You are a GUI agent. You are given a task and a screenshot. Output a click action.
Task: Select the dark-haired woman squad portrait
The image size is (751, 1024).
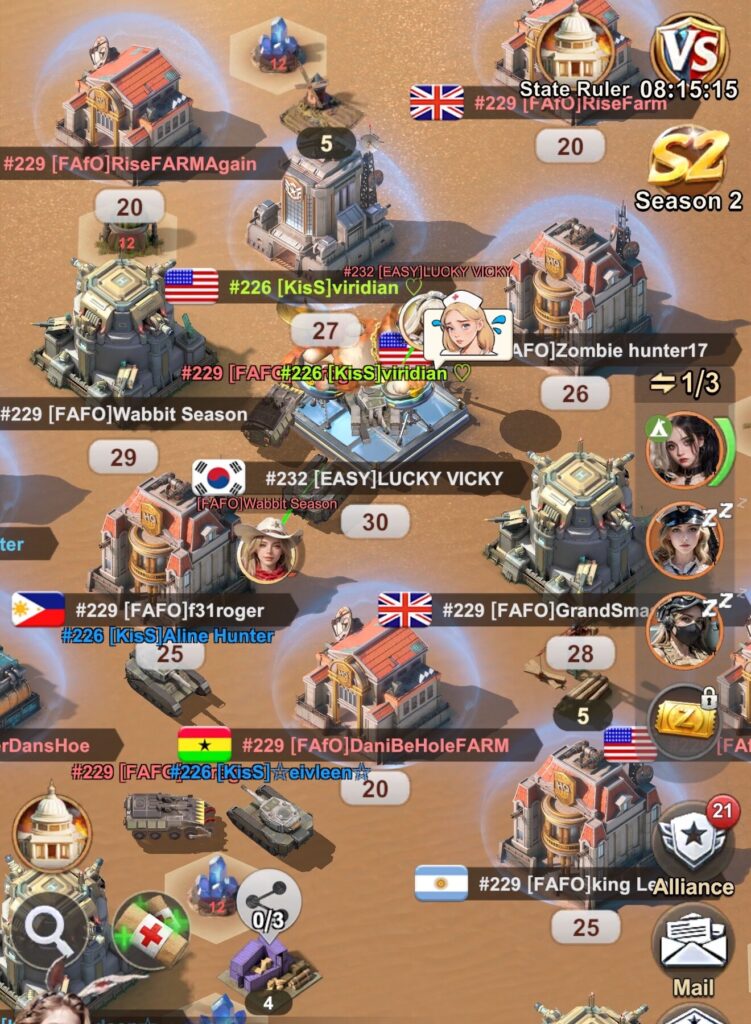685,449
